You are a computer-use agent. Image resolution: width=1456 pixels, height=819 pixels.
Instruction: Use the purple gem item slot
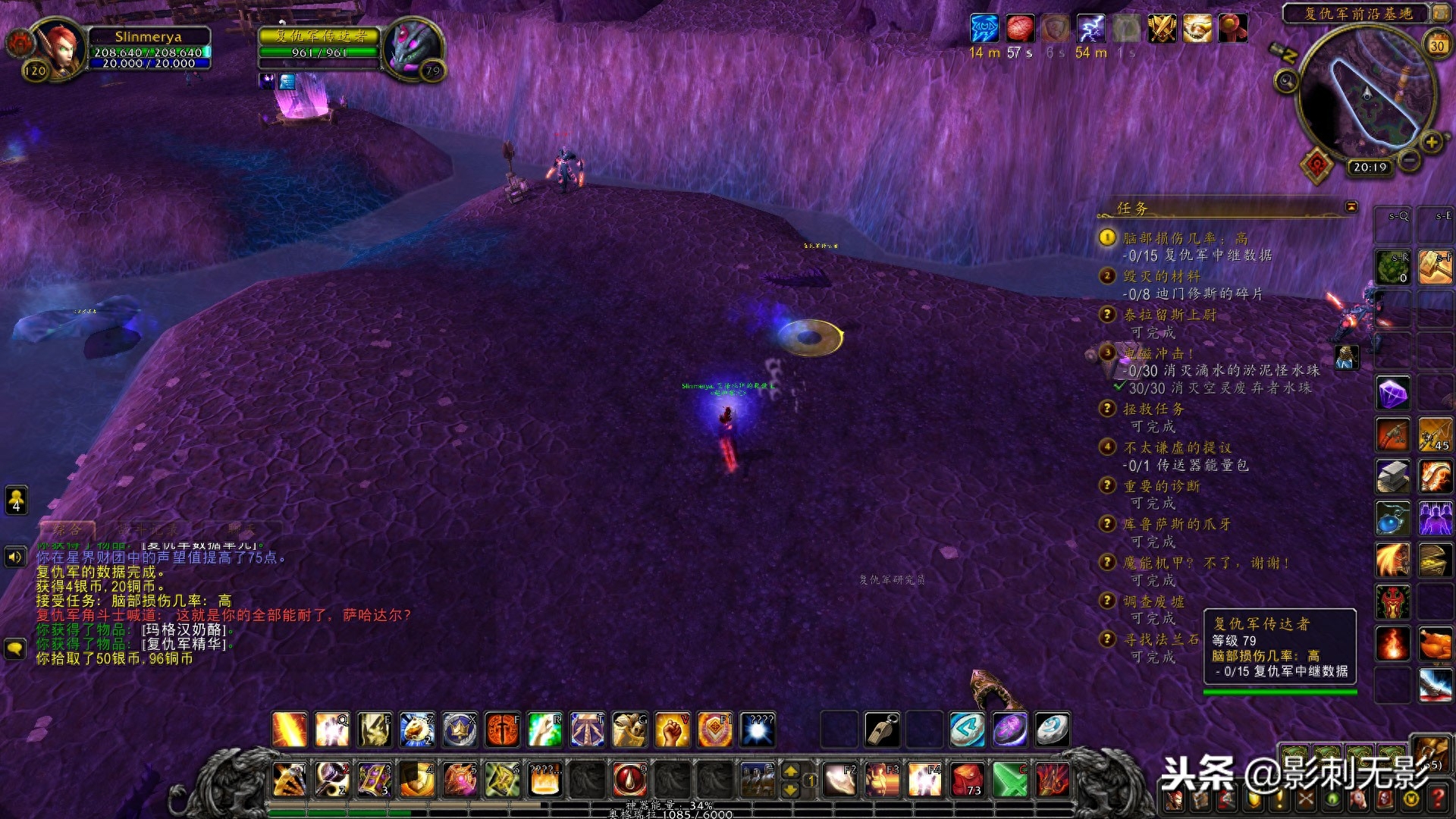coord(1392,394)
